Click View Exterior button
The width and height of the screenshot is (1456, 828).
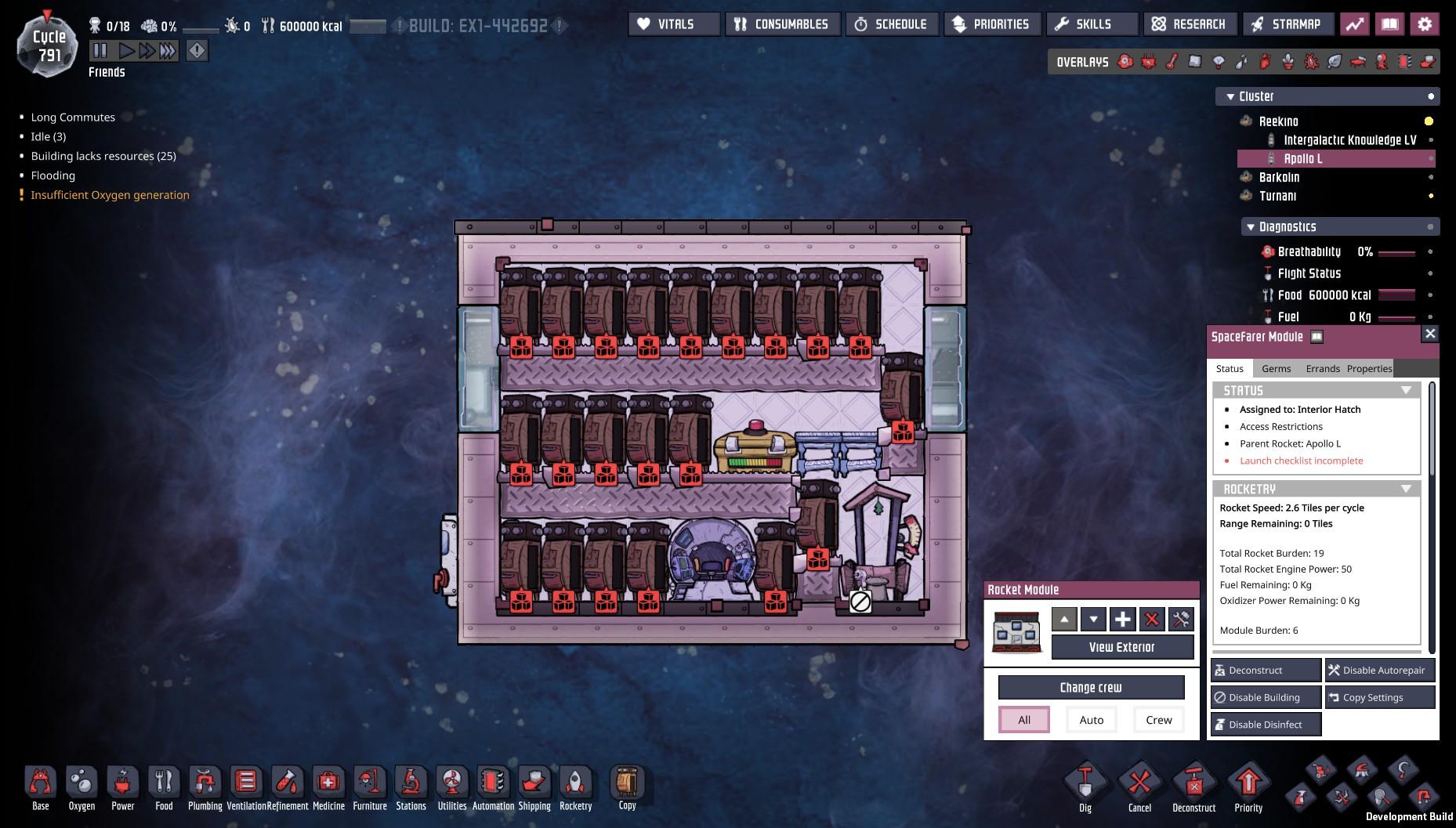1121,647
